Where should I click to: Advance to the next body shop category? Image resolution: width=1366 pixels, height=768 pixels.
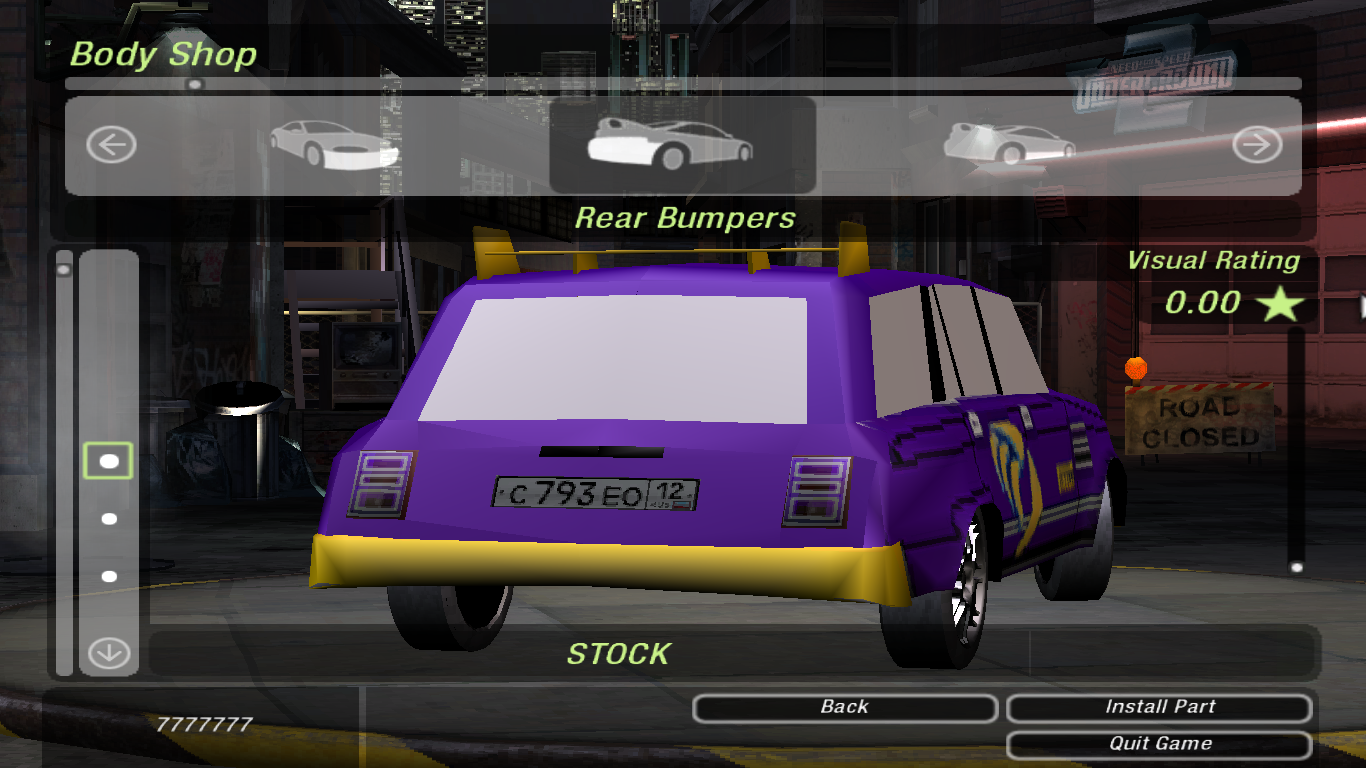click(1256, 146)
